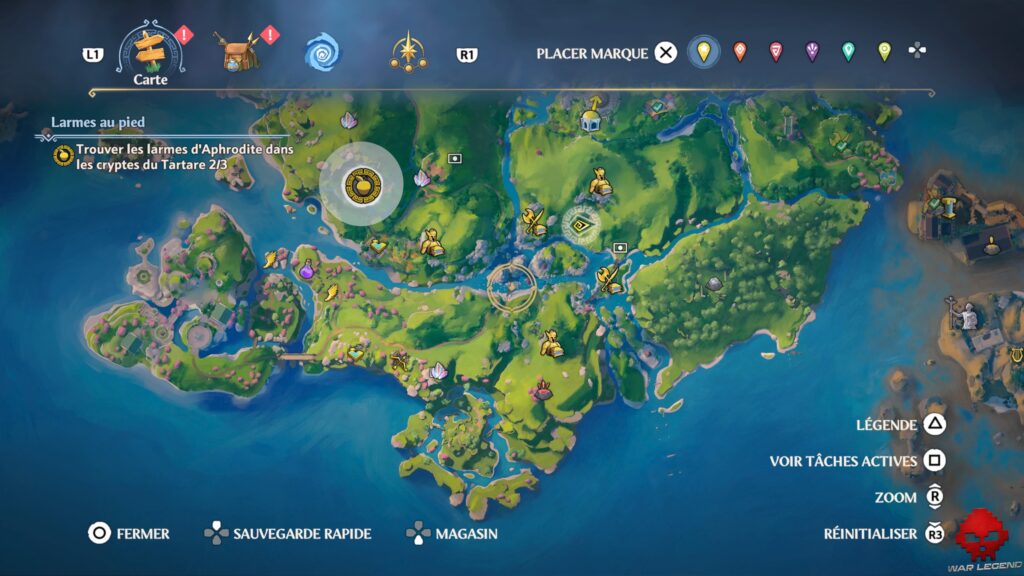Select the teal map pin marker
The width and height of the screenshot is (1024, 576).
[x=848, y=52]
